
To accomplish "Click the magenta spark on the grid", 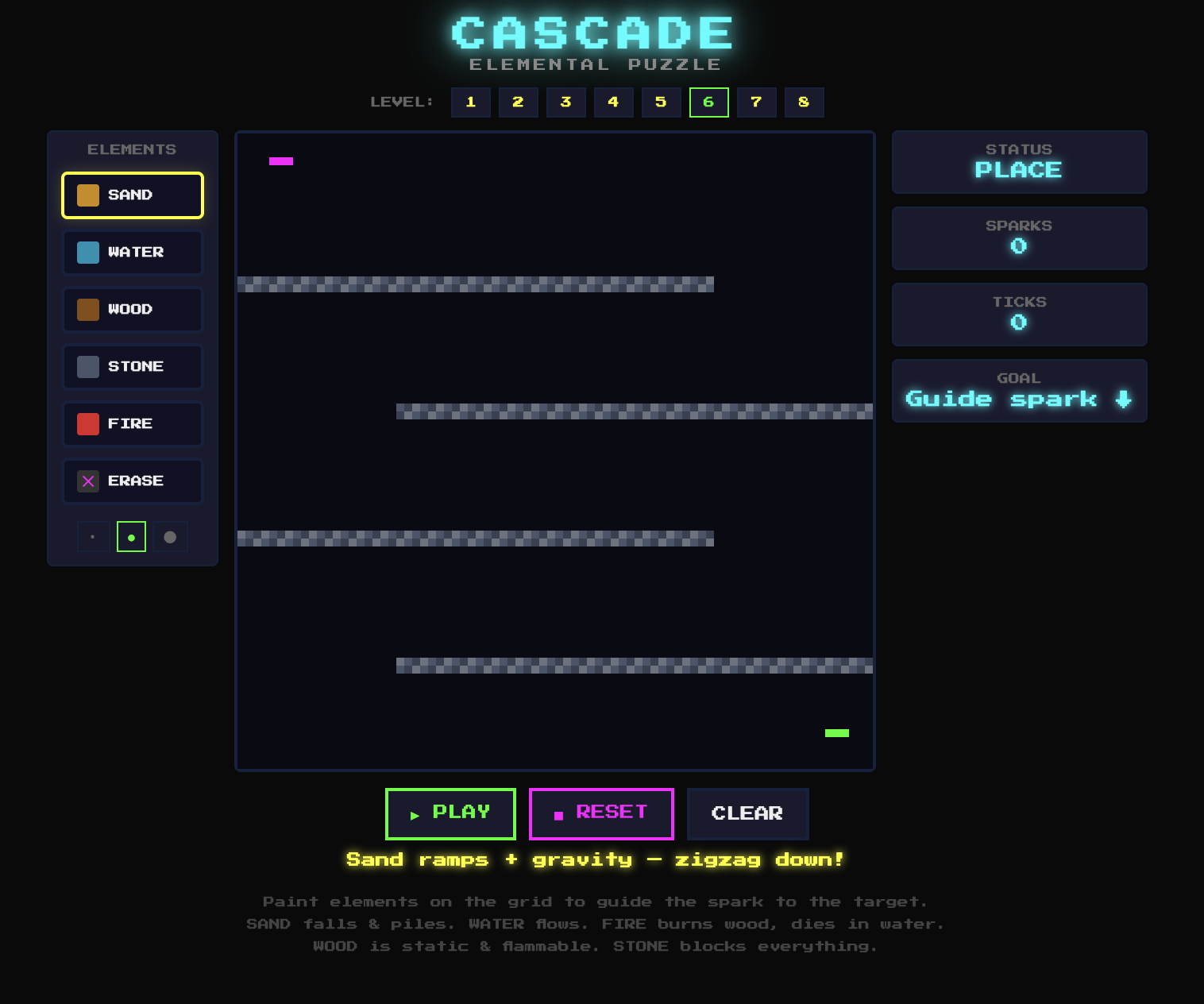I will 282,160.
